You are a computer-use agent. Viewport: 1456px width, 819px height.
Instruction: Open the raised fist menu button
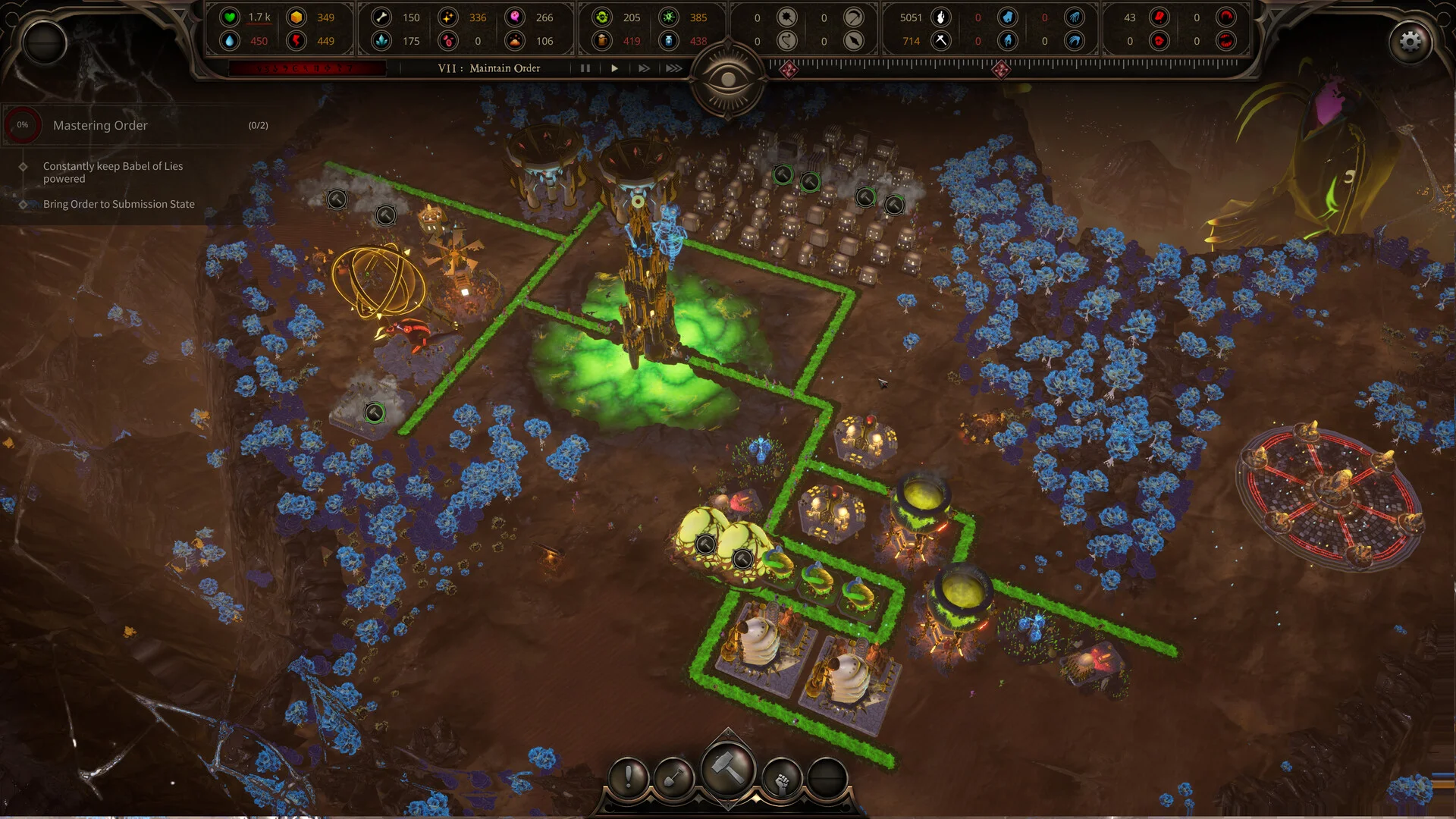(782, 777)
